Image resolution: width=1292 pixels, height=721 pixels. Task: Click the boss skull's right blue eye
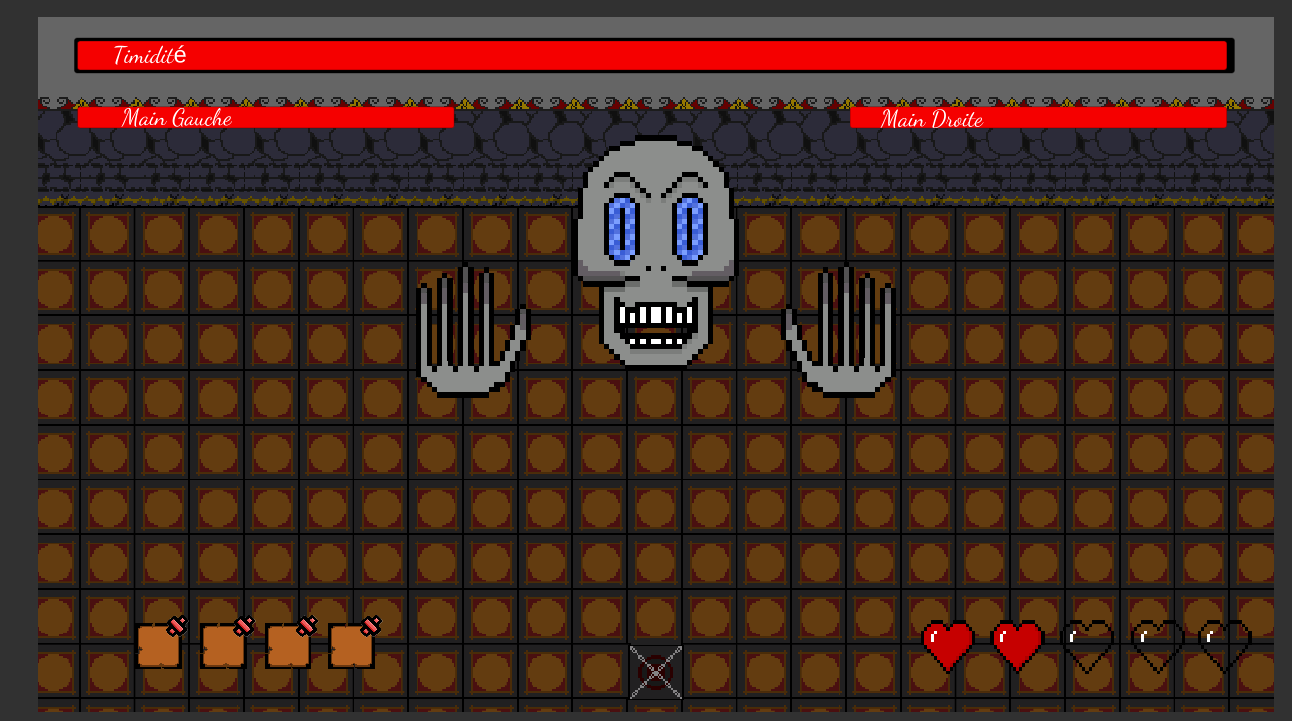(x=690, y=232)
